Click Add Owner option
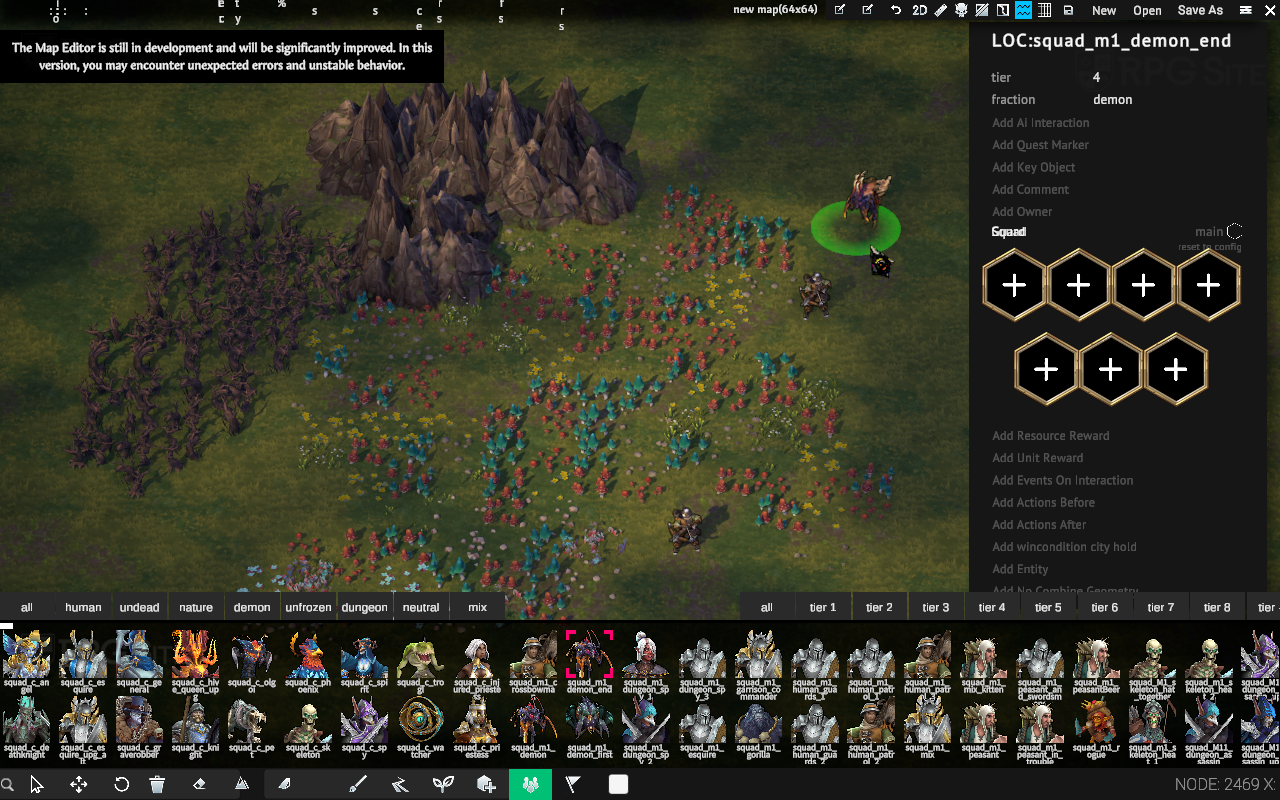 (x=1022, y=211)
